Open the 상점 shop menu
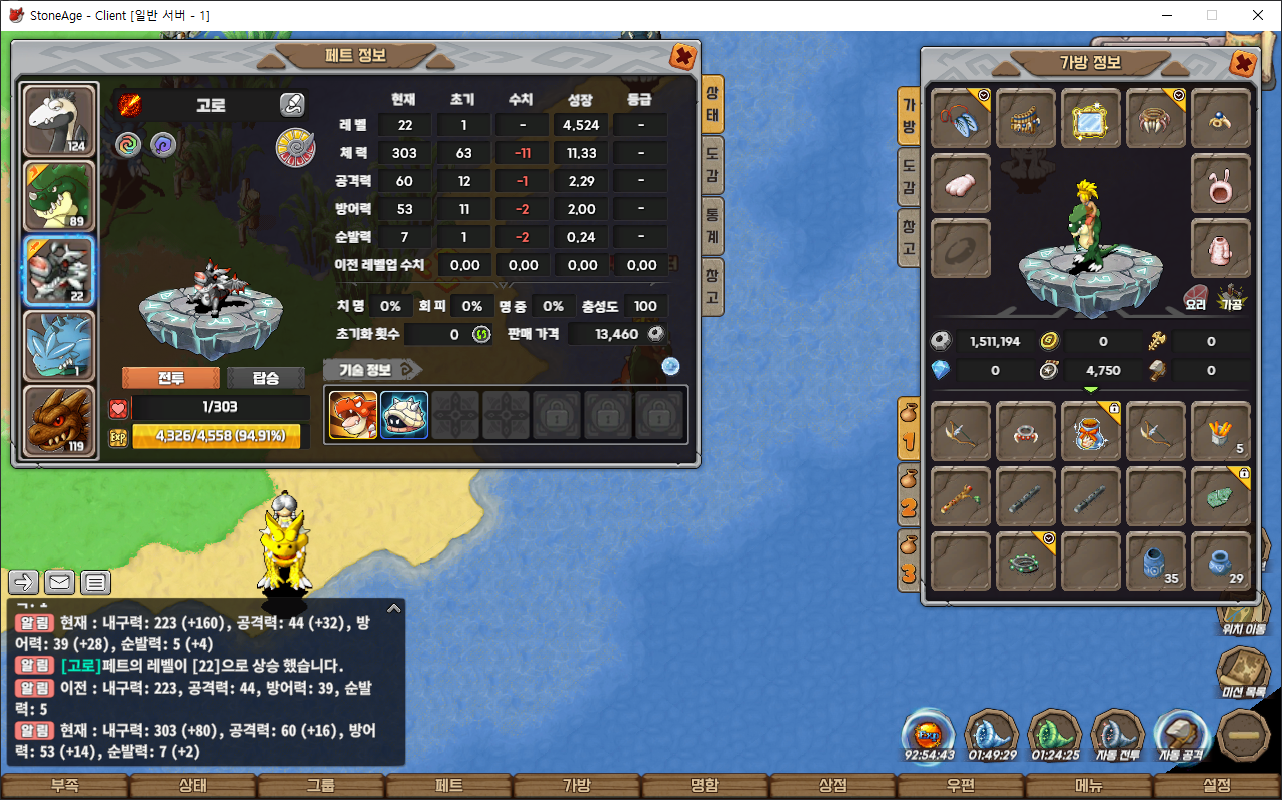This screenshot has width=1282, height=800. pos(833,786)
